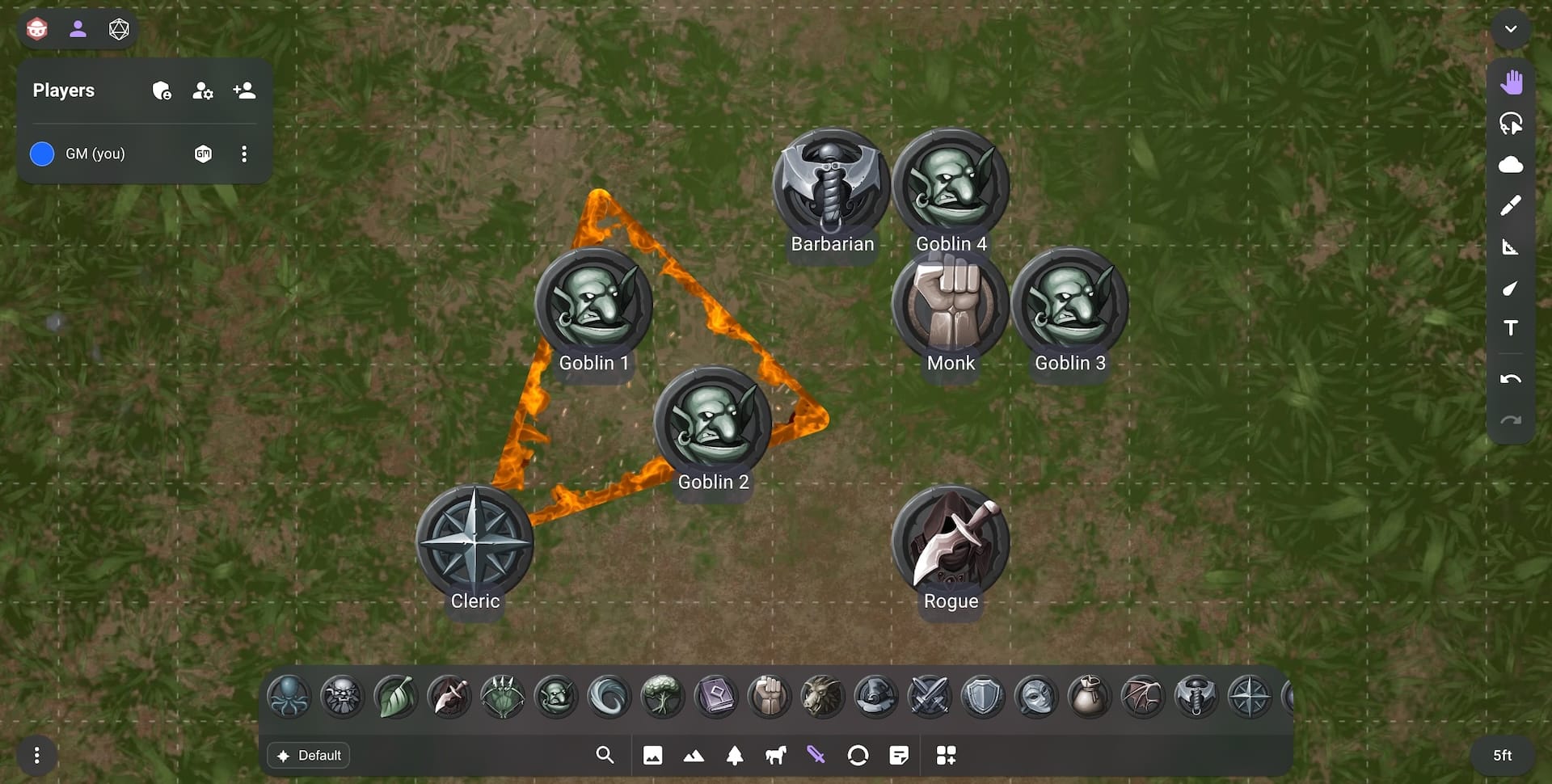Image resolution: width=1552 pixels, height=784 pixels.
Task: Open the token search
Action: (x=605, y=755)
